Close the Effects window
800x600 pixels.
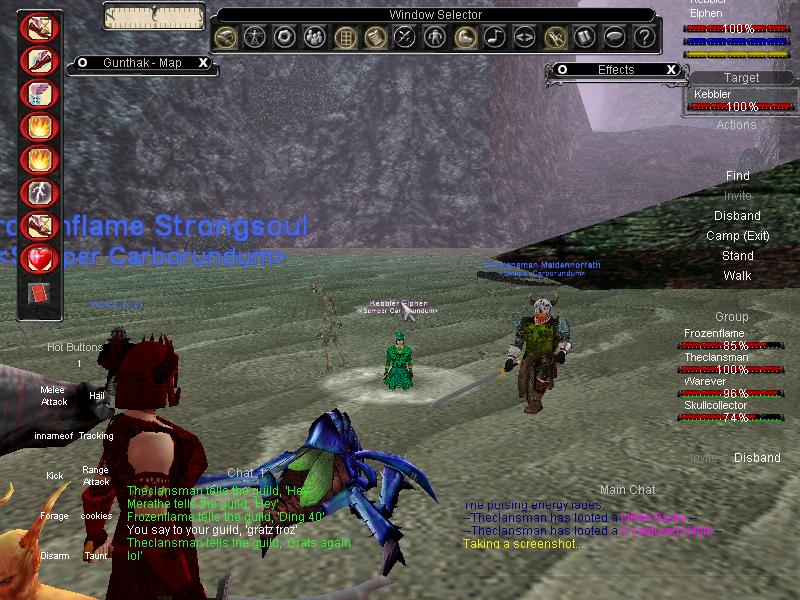(672, 70)
